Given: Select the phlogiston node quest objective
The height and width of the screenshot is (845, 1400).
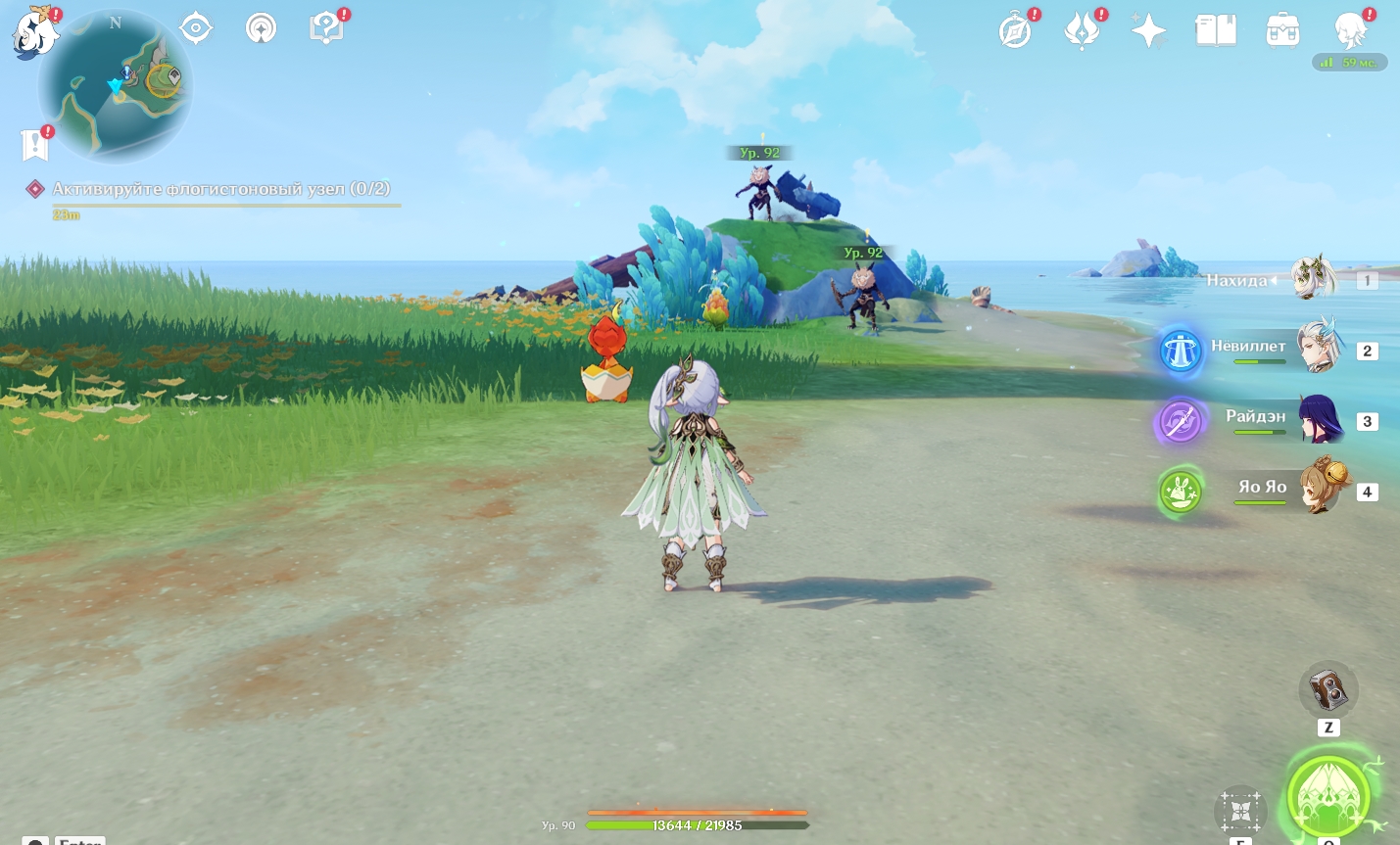Looking at the screenshot, I should pos(220,189).
